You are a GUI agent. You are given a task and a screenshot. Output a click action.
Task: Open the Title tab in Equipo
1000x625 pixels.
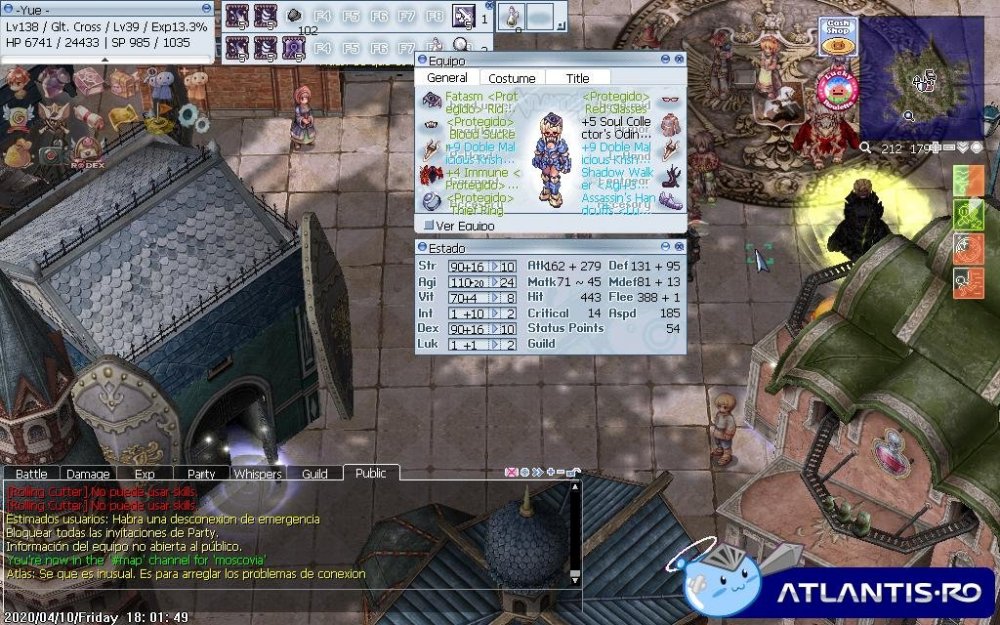tap(577, 78)
